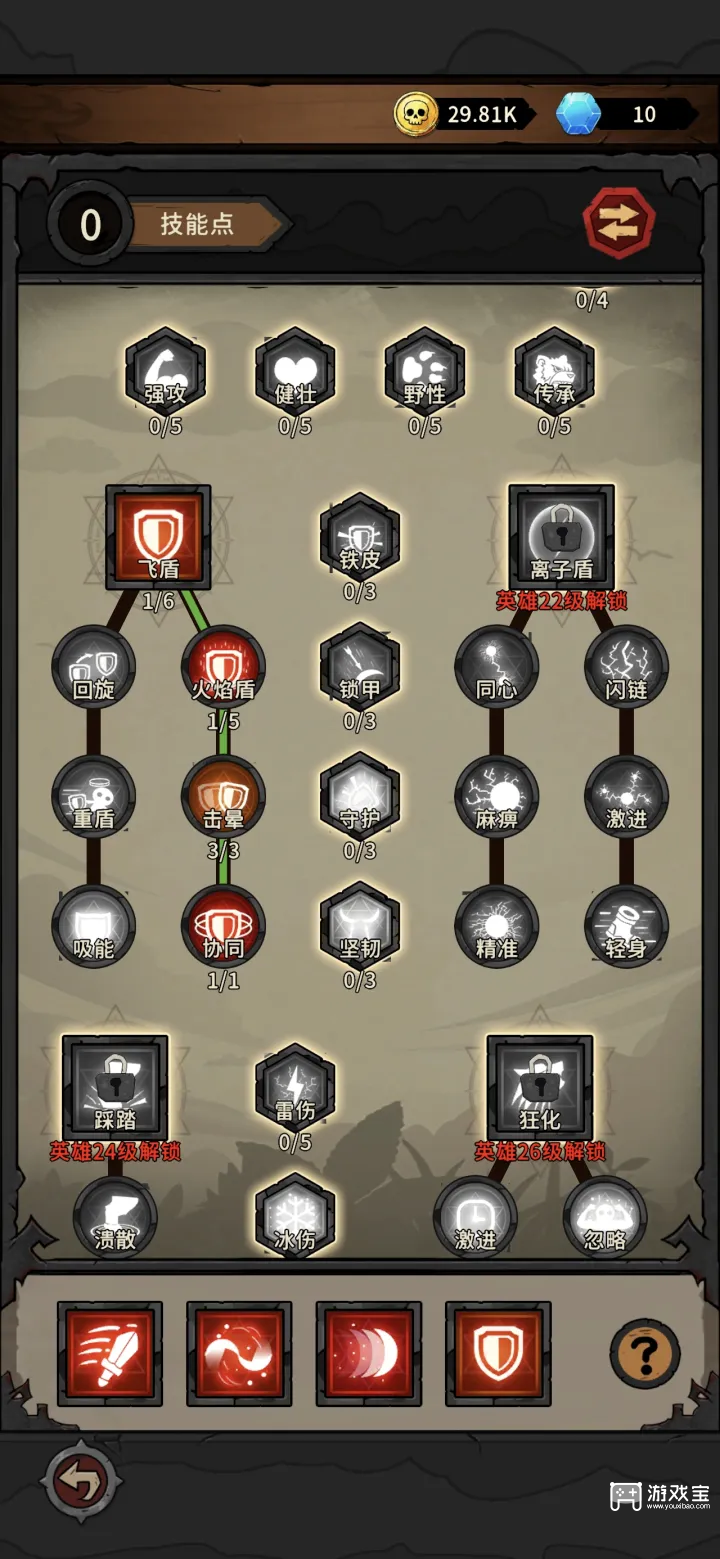Select the 协同 skill node
Image resolution: width=720 pixels, height=1559 pixels.
(x=223, y=927)
